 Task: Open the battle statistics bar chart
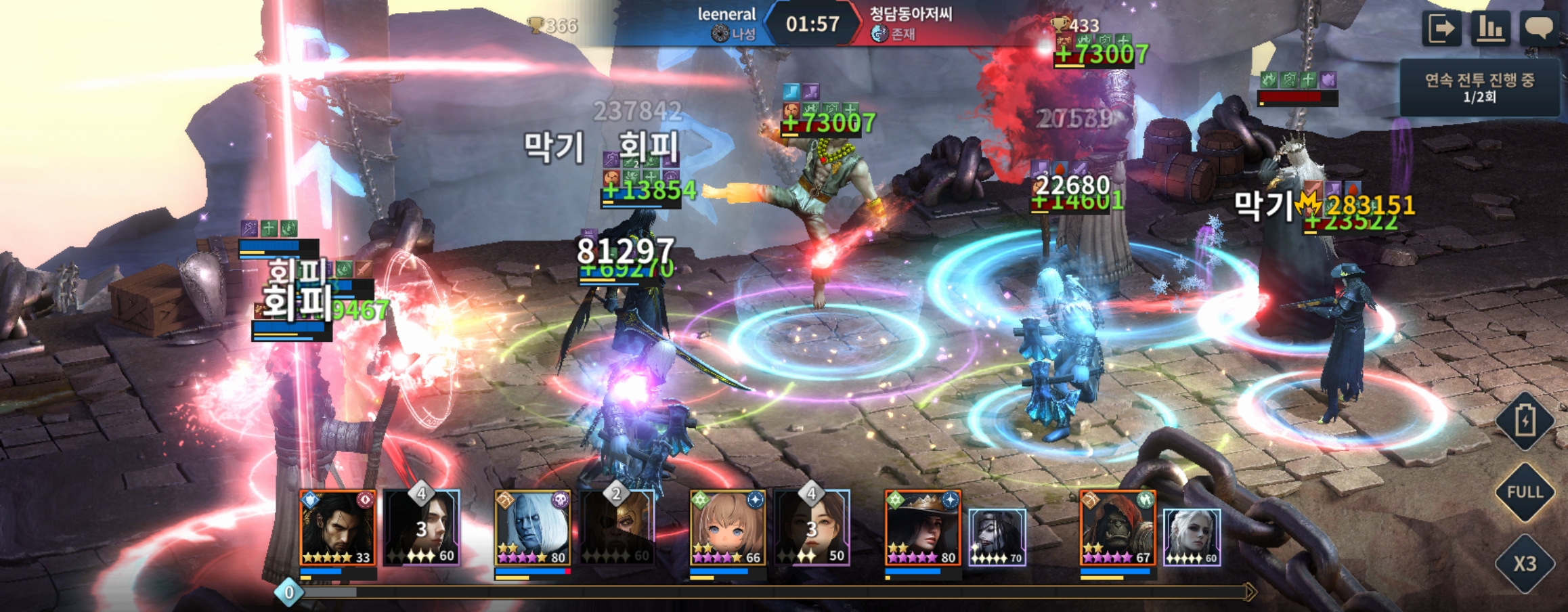pos(1489,28)
